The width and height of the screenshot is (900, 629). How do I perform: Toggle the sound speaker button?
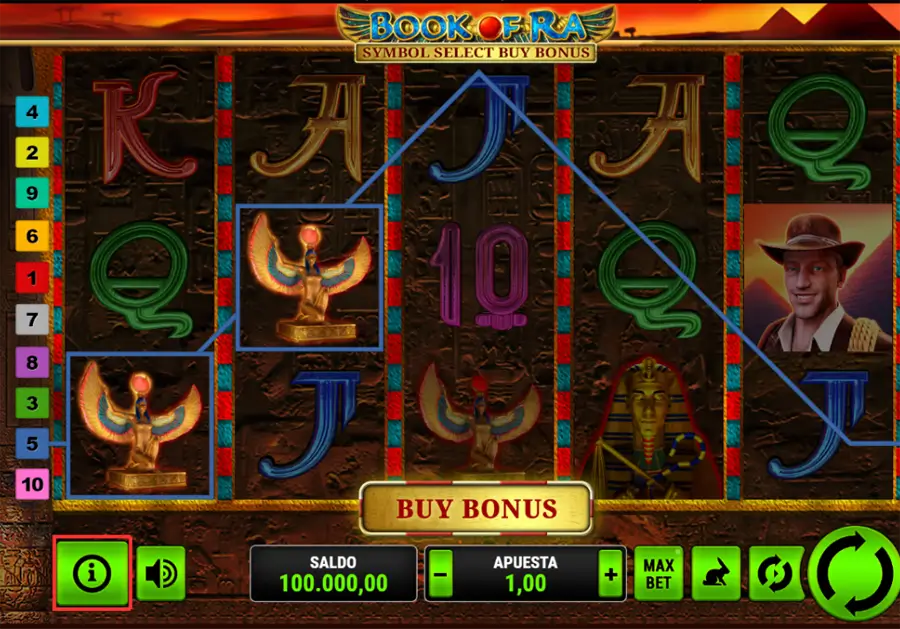[161, 573]
